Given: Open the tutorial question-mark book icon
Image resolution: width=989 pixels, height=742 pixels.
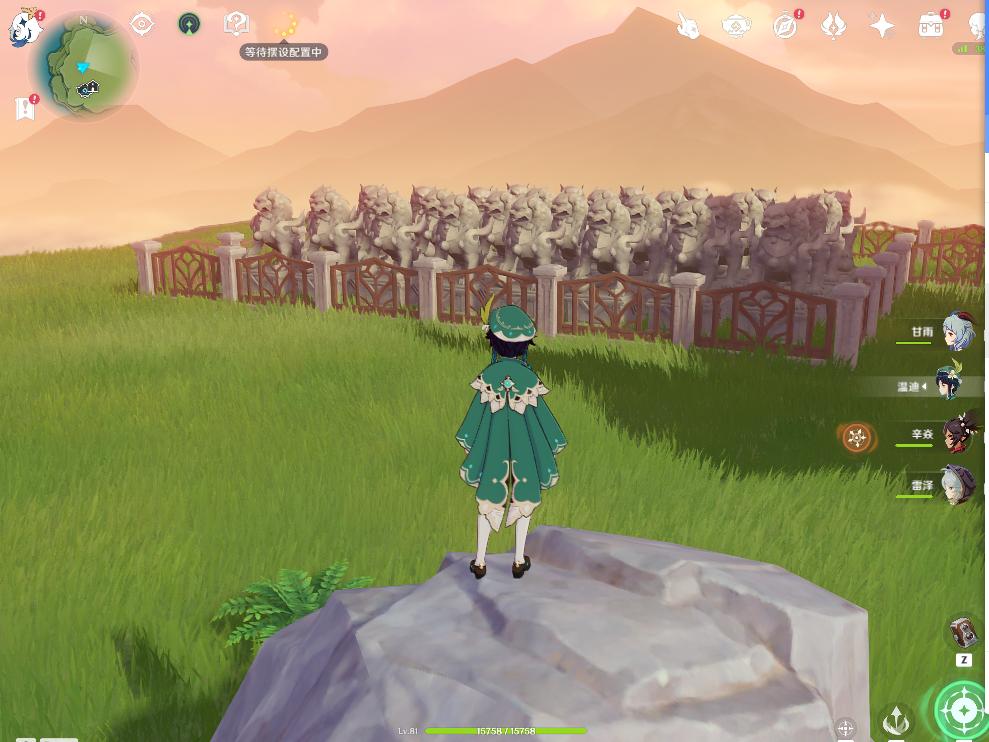Looking at the screenshot, I should (236, 23).
